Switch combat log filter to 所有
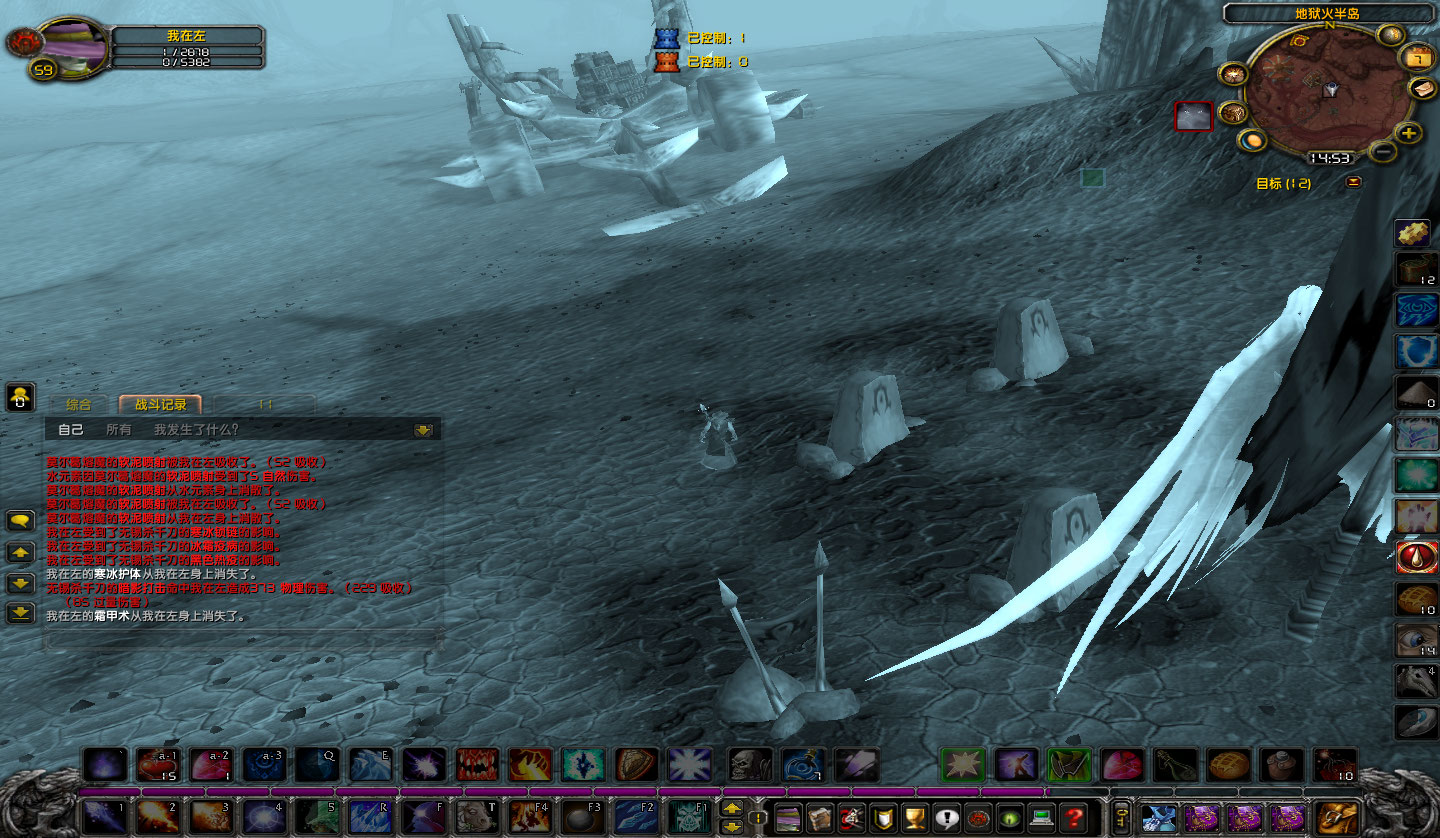The height and width of the screenshot is (838, 1440). click(x=118, y=429)
